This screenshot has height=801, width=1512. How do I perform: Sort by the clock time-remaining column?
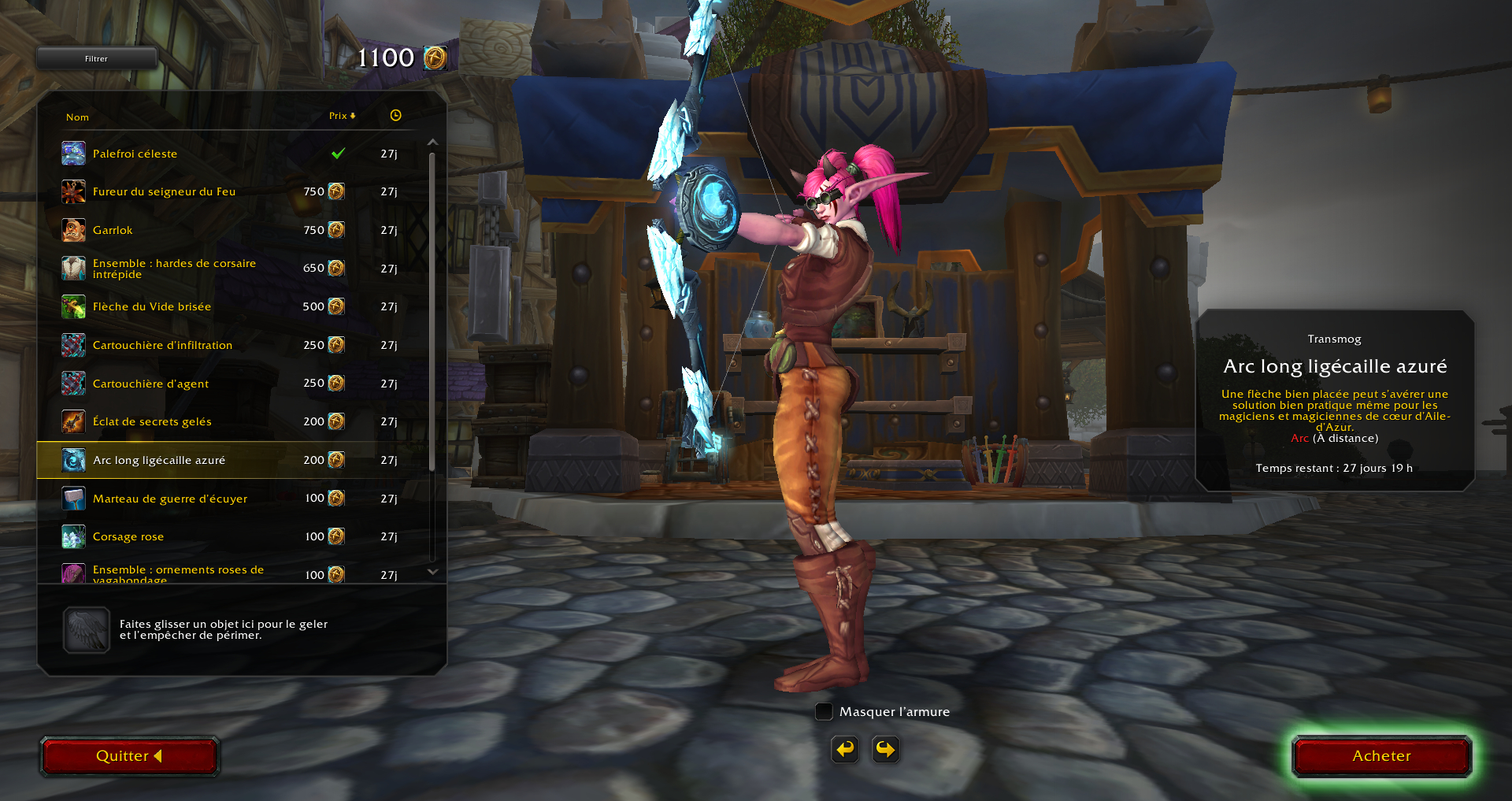395,116
